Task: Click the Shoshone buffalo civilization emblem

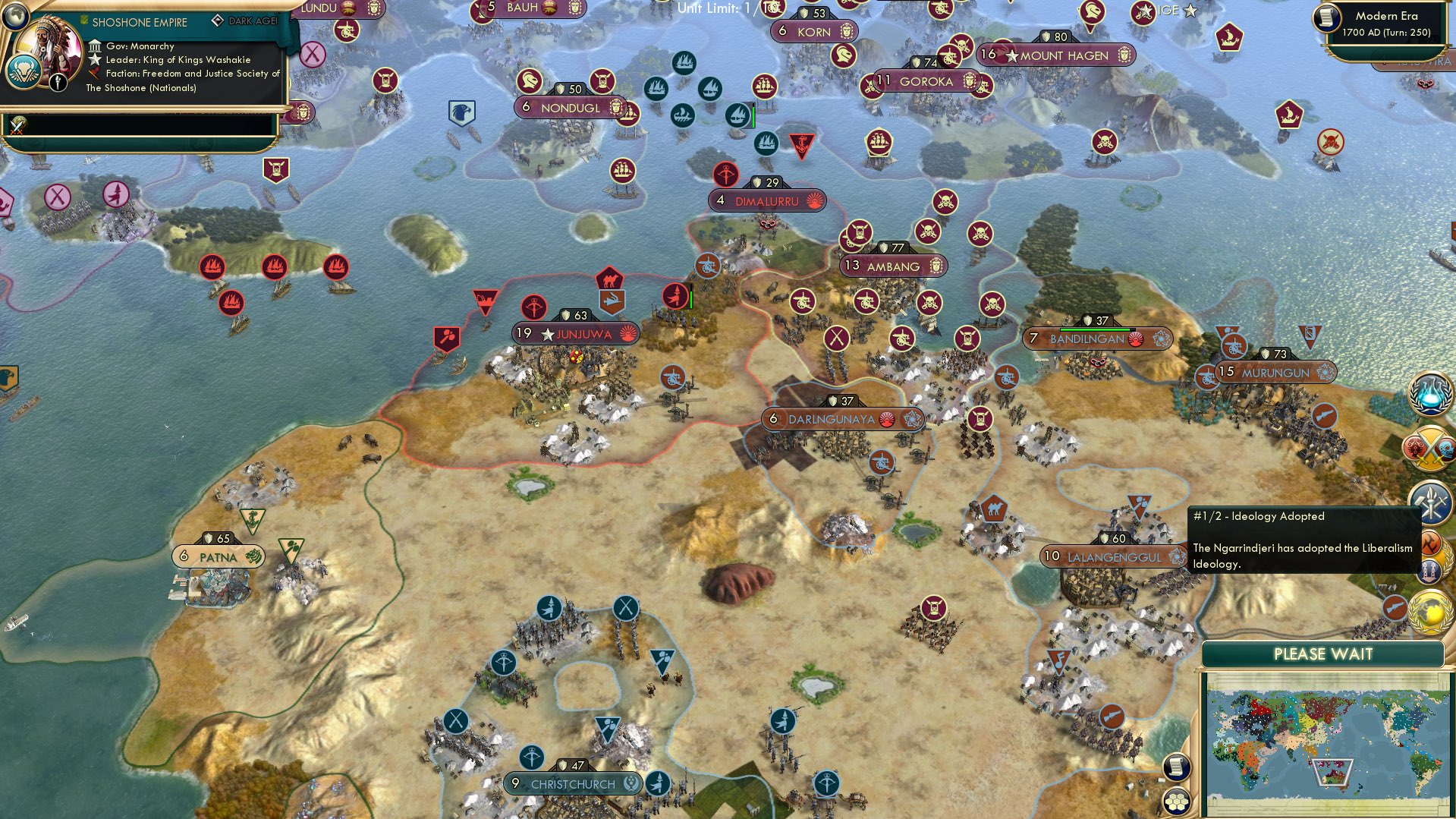Action: click(24, 72)
